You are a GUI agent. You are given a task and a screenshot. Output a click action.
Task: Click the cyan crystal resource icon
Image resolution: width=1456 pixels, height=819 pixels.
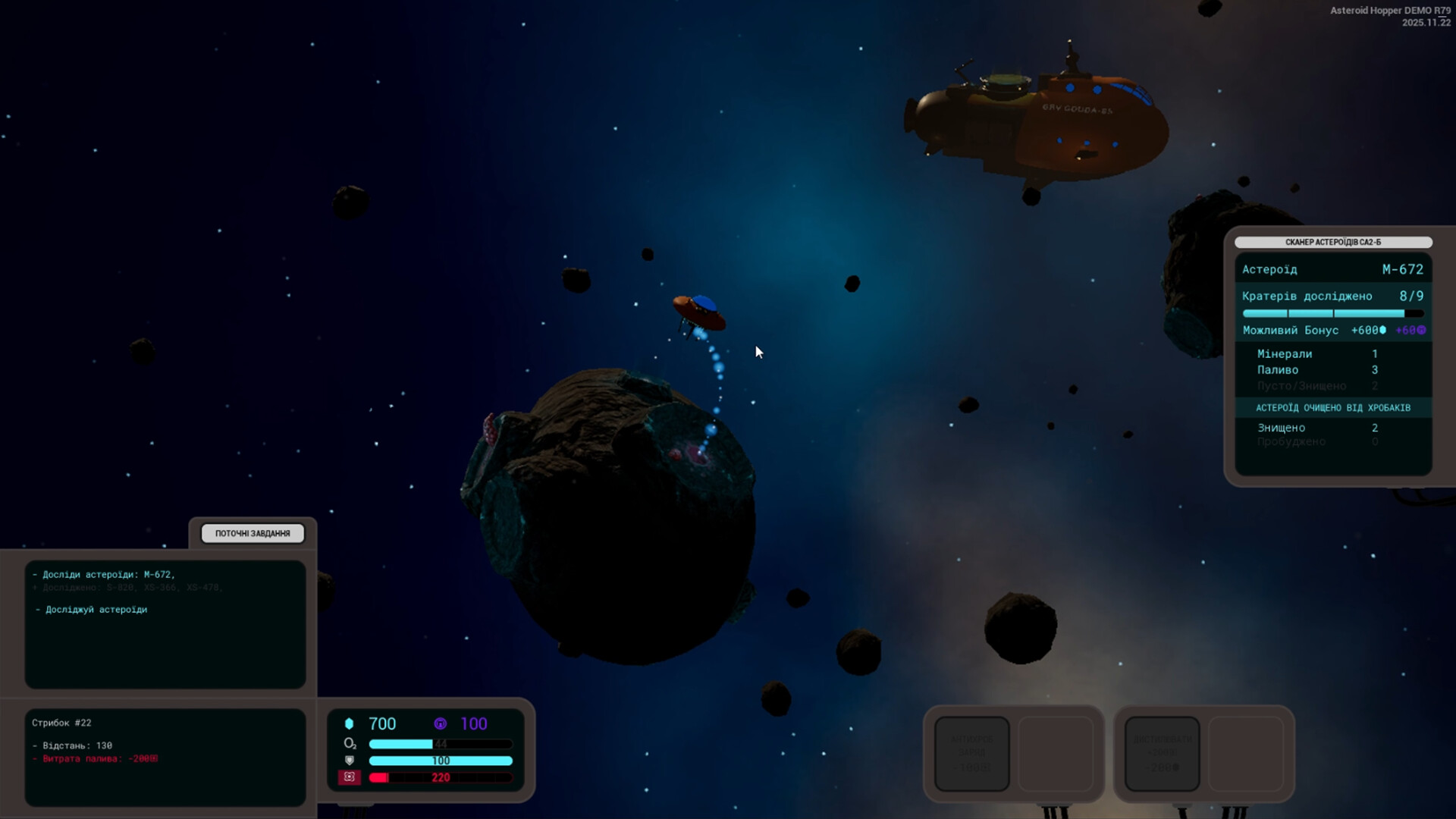point(350,723)
